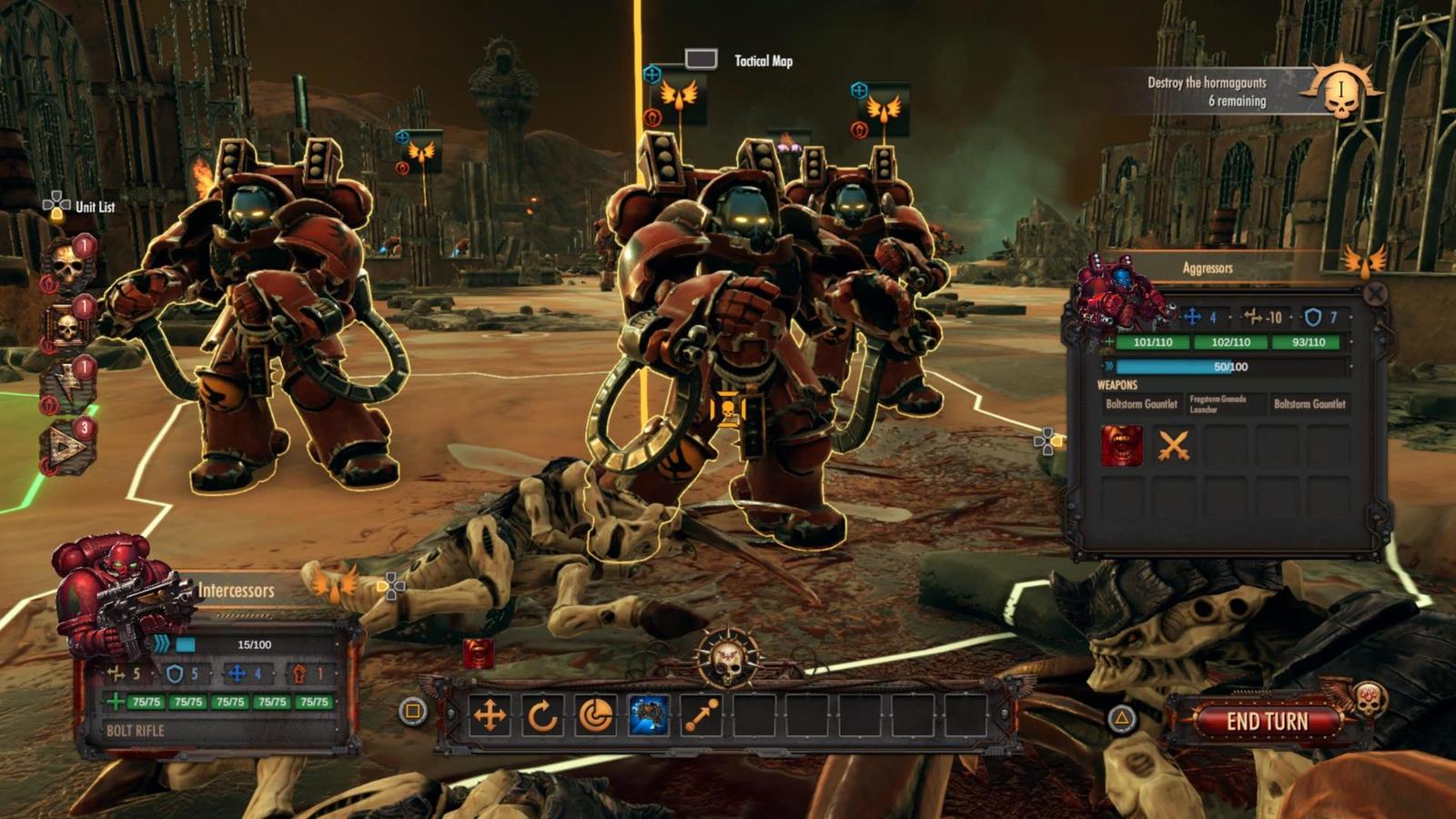Select the framed skull unit in Unit List
Viewport: 1456px width, 819px height.
[67, 327]
